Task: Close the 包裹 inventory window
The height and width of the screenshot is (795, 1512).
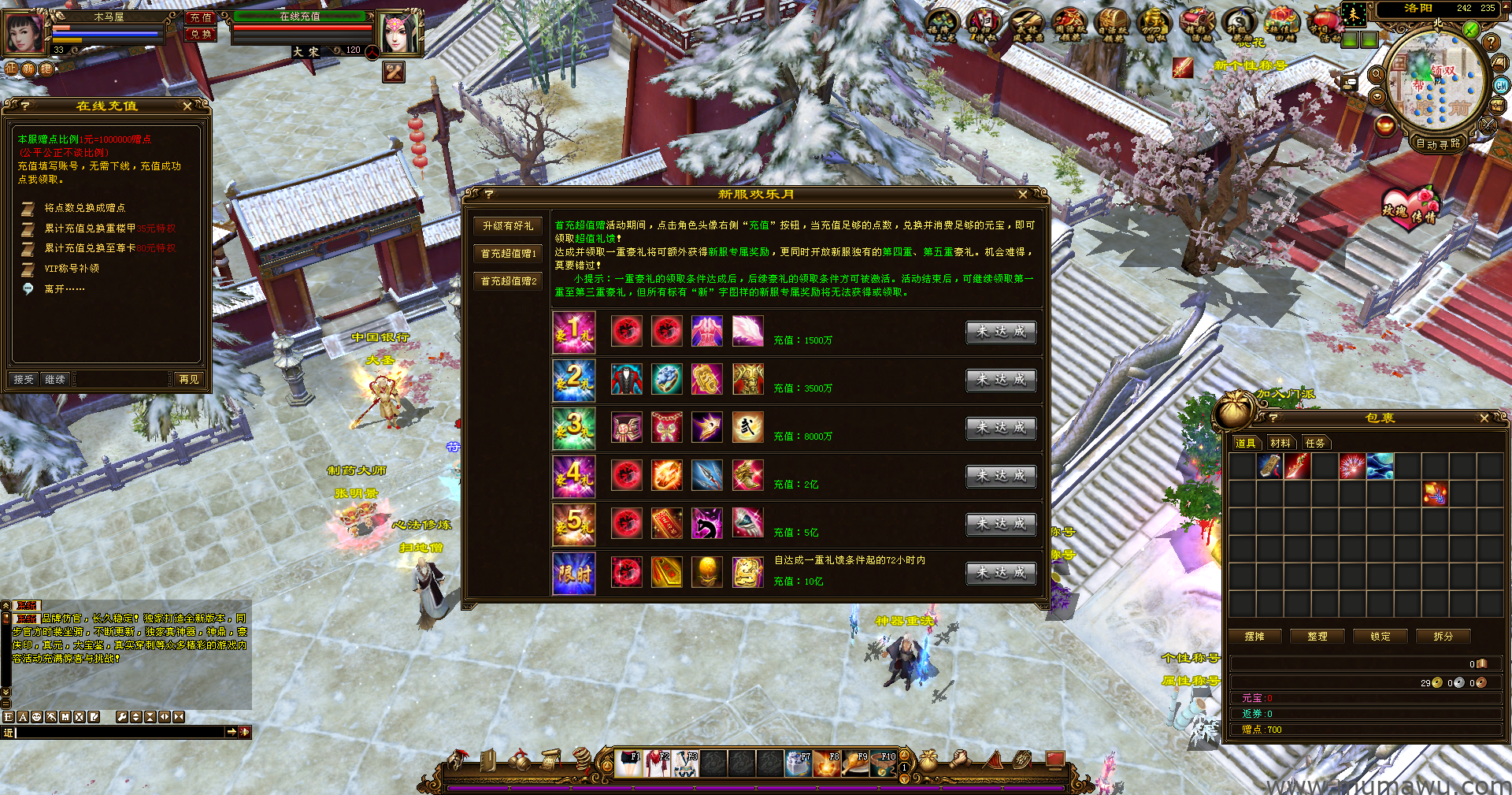Action: (x=1484, y=418)
